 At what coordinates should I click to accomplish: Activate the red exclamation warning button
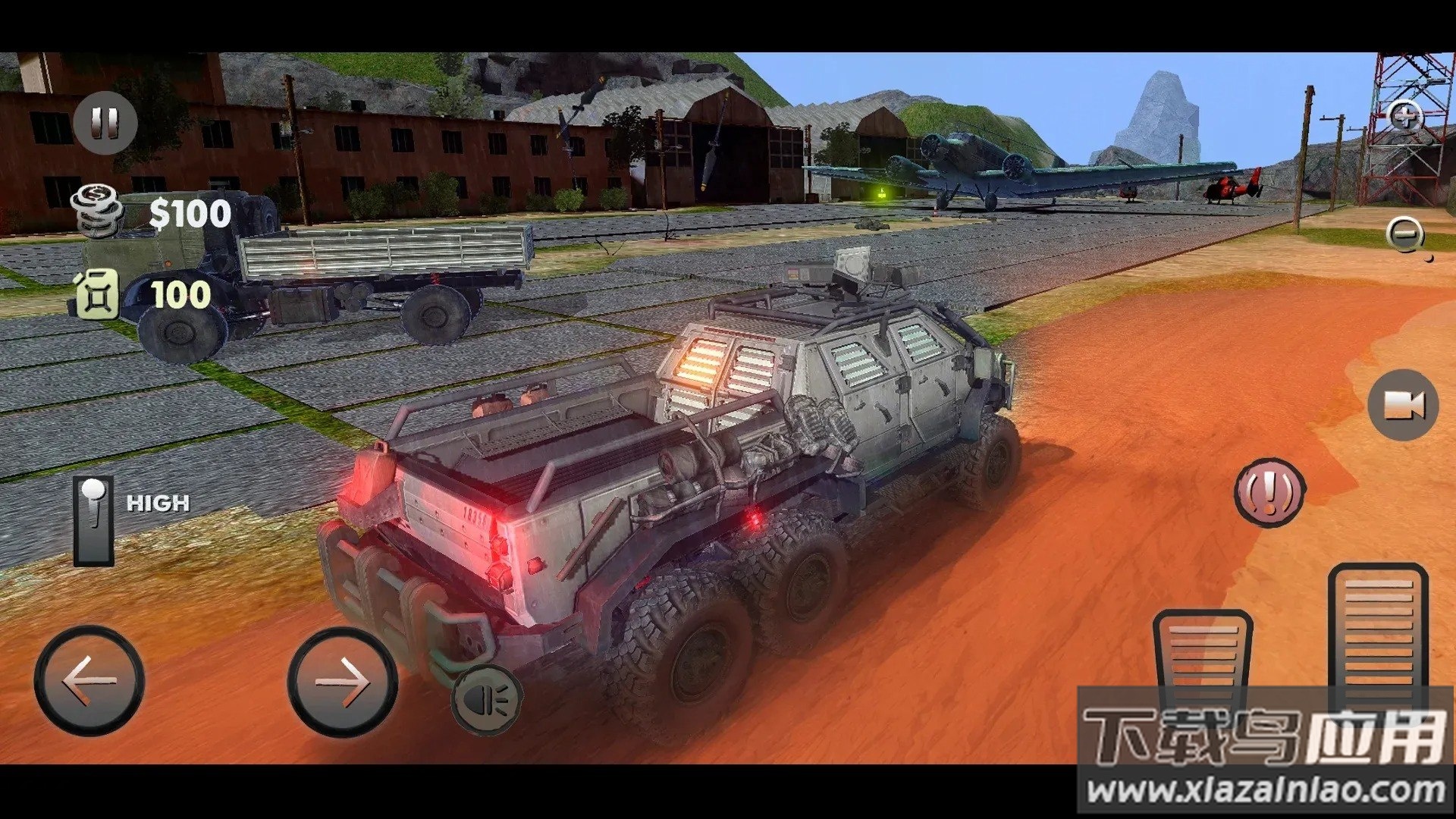point(1269,492)
